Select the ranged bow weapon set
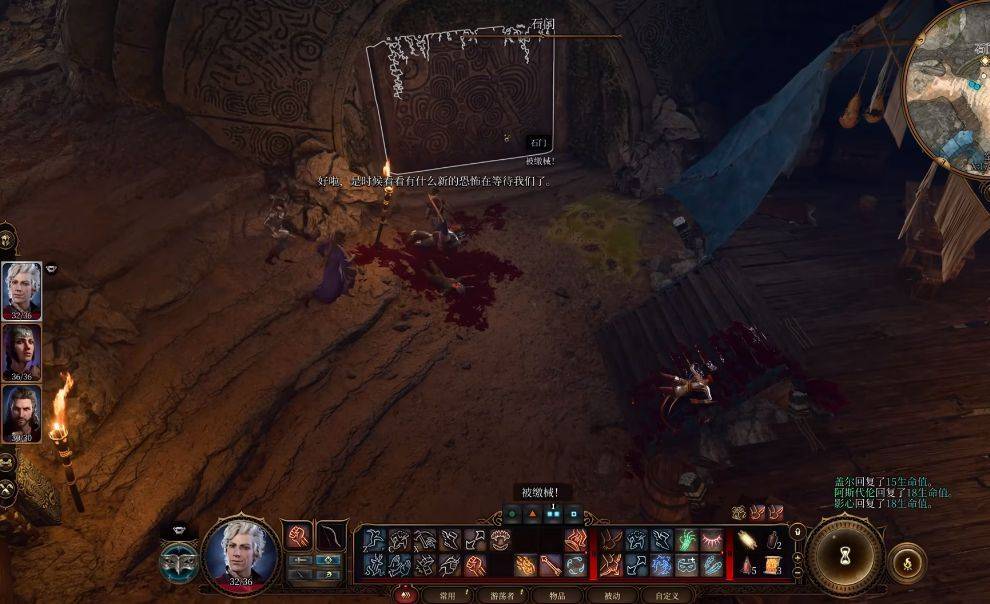Viewport: 990px width, 604px height. [331, 537]
